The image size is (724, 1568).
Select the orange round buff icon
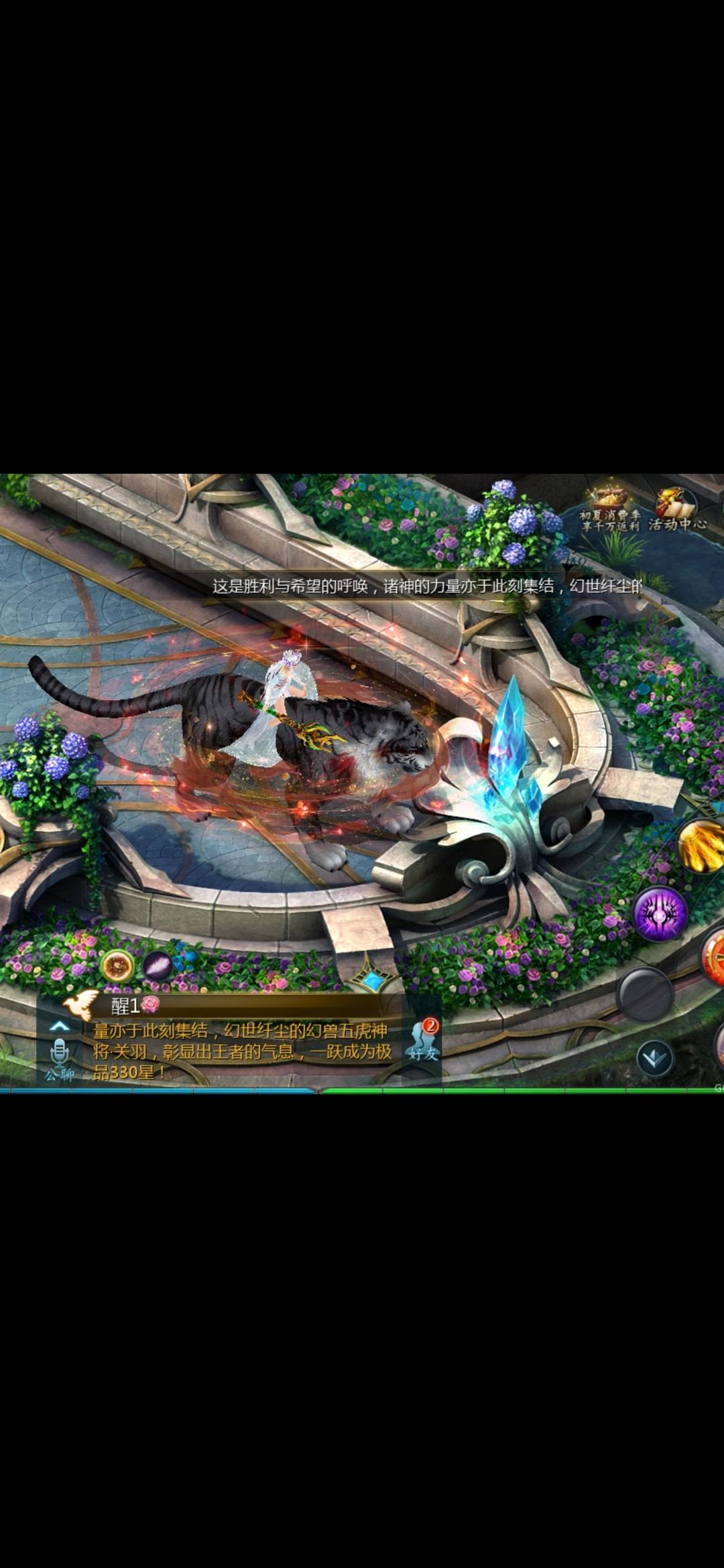point(117,966)
